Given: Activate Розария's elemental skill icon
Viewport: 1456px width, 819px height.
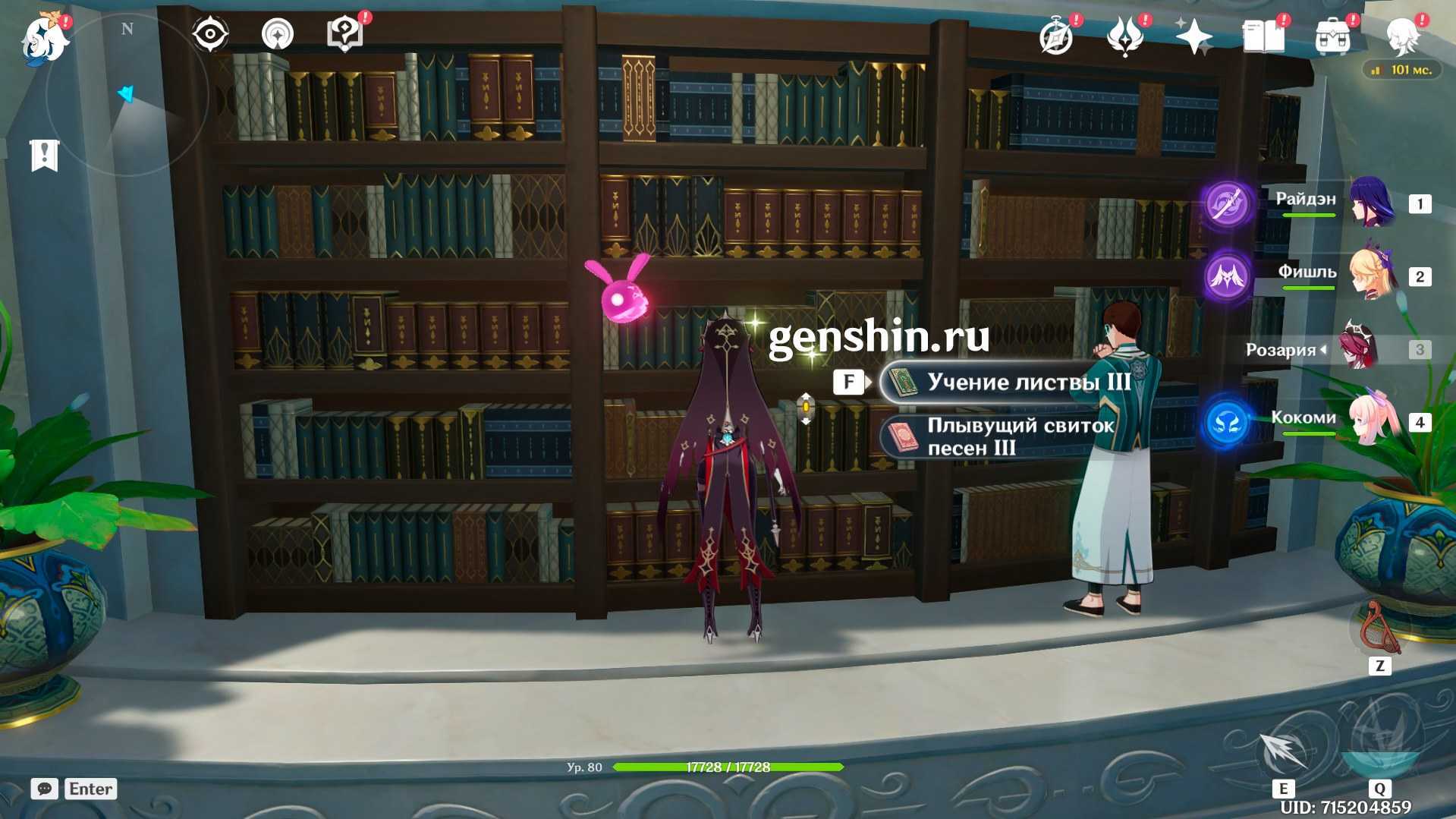Looking at the screenshot, I should pyautogui.click(x=1282, y=751).
